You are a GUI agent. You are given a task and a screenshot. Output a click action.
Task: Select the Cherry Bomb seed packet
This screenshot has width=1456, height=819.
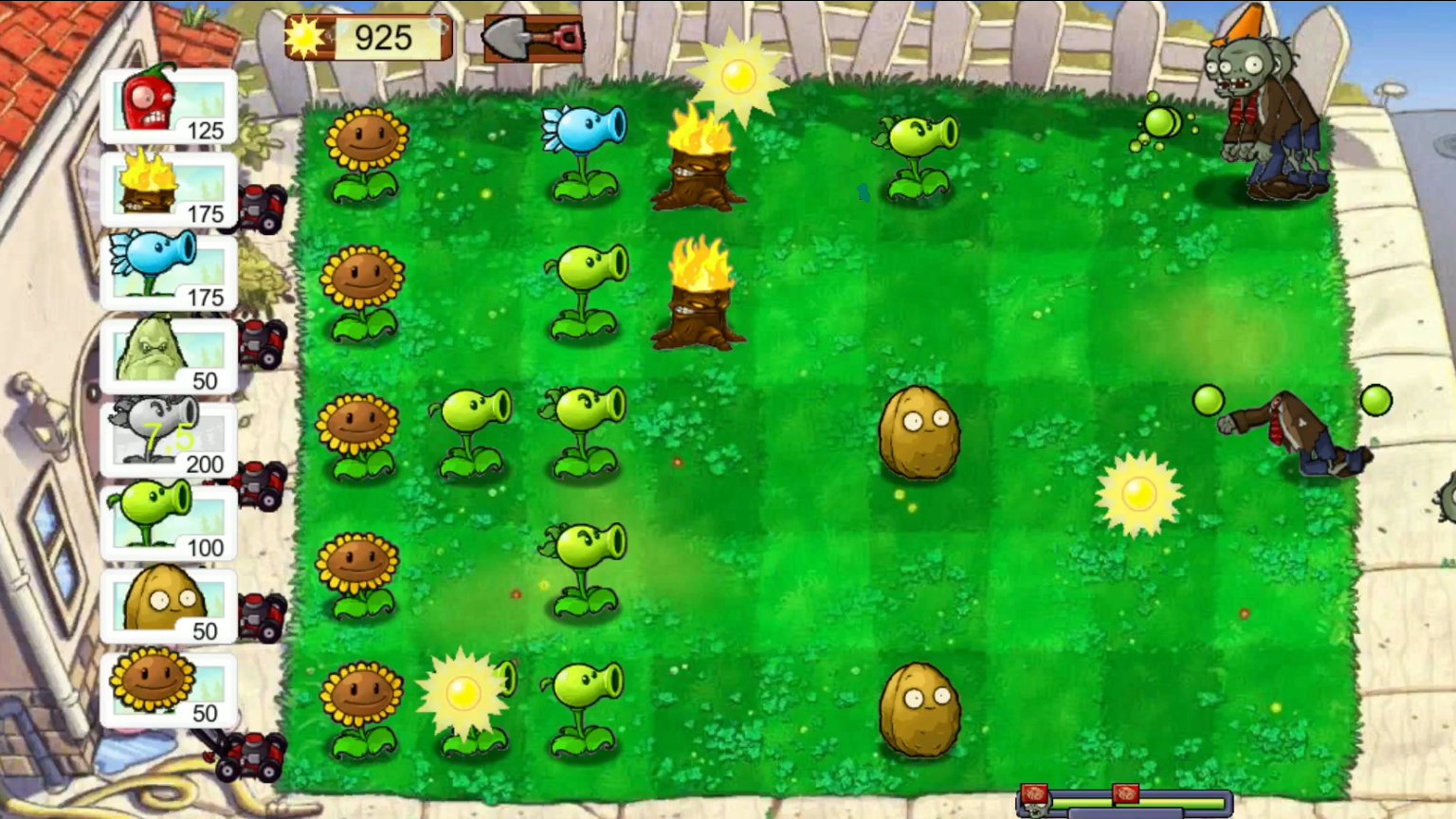(x=167, y=105)
